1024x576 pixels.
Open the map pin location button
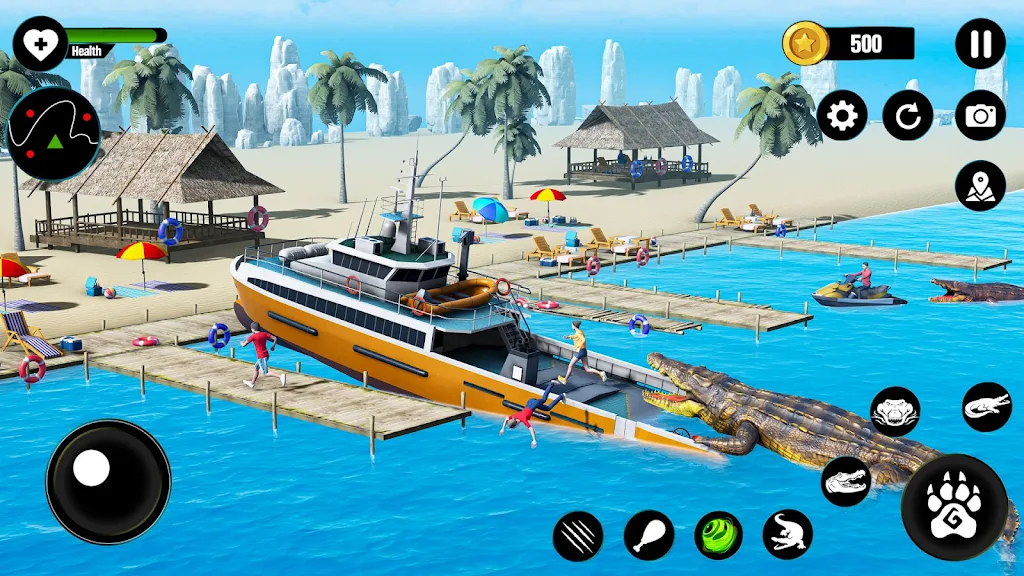(x=980, y=186)
